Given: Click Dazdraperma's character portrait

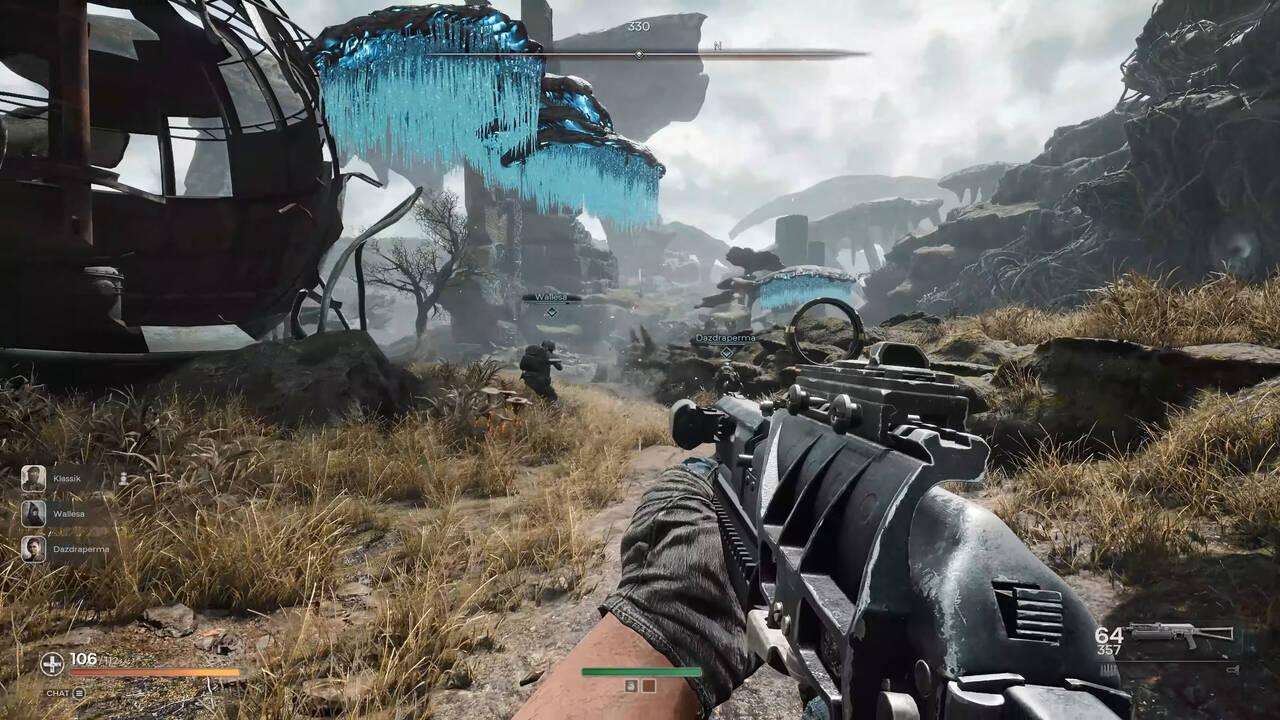Looking at the screenshot, I should coord(34,549).
